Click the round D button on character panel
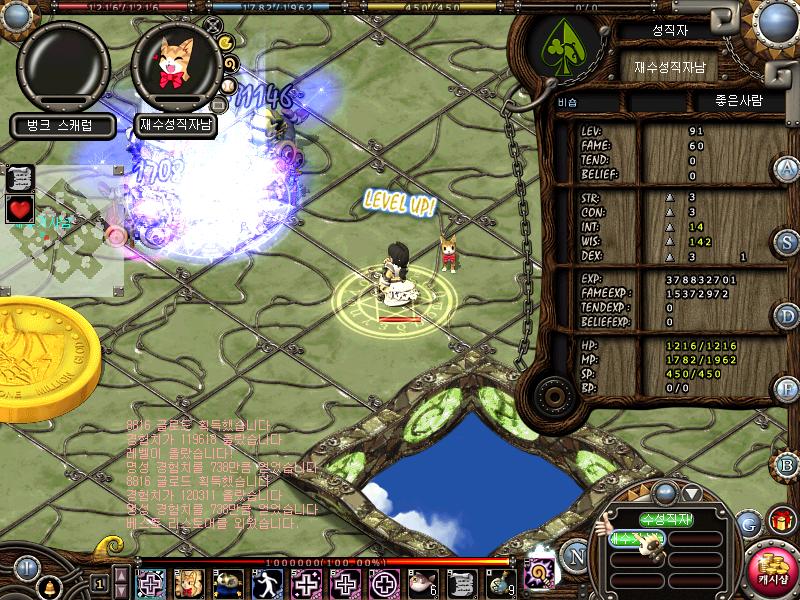 tap(788, 317)
